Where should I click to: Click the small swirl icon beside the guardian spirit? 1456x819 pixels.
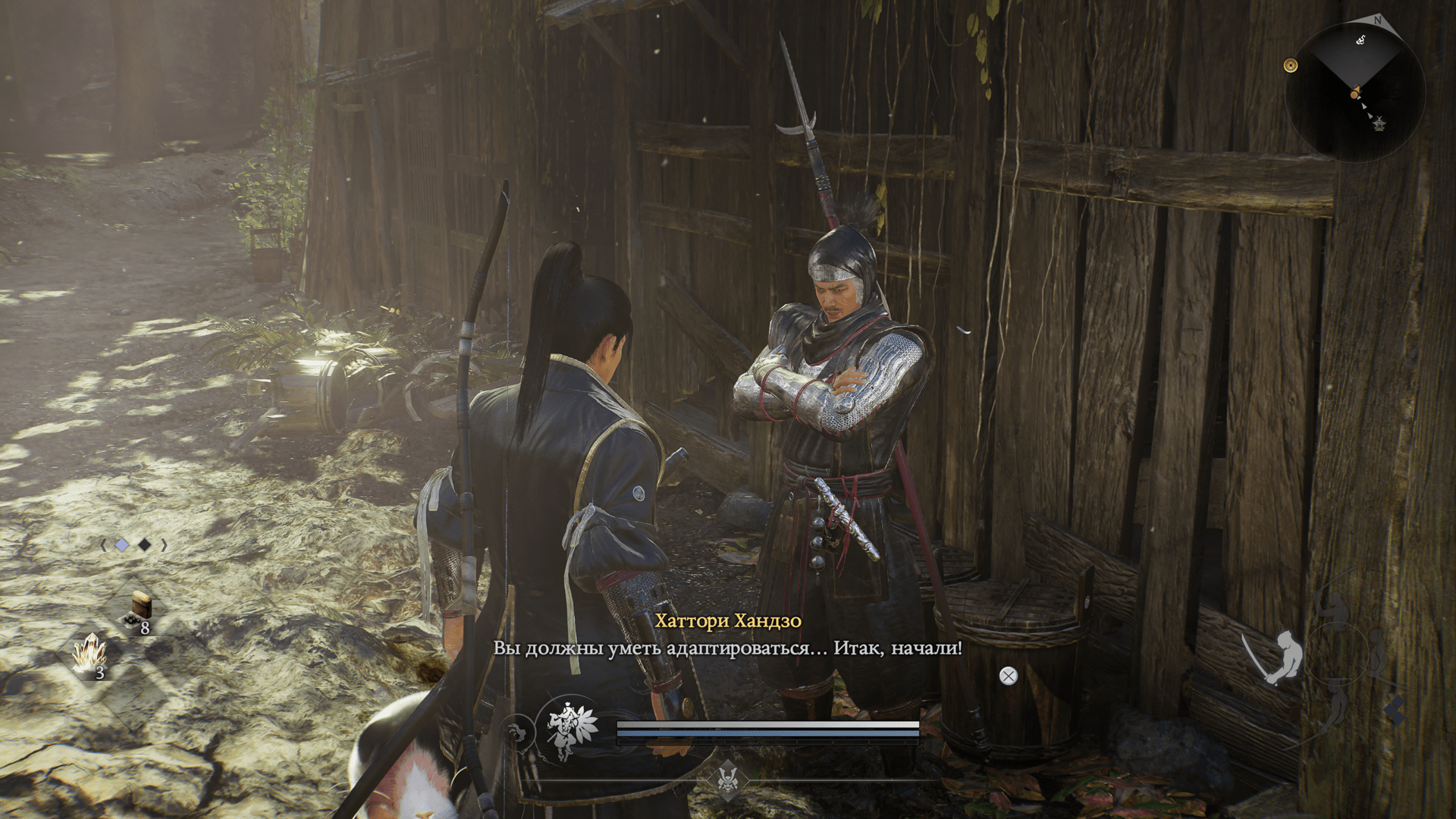click(519, 733)
